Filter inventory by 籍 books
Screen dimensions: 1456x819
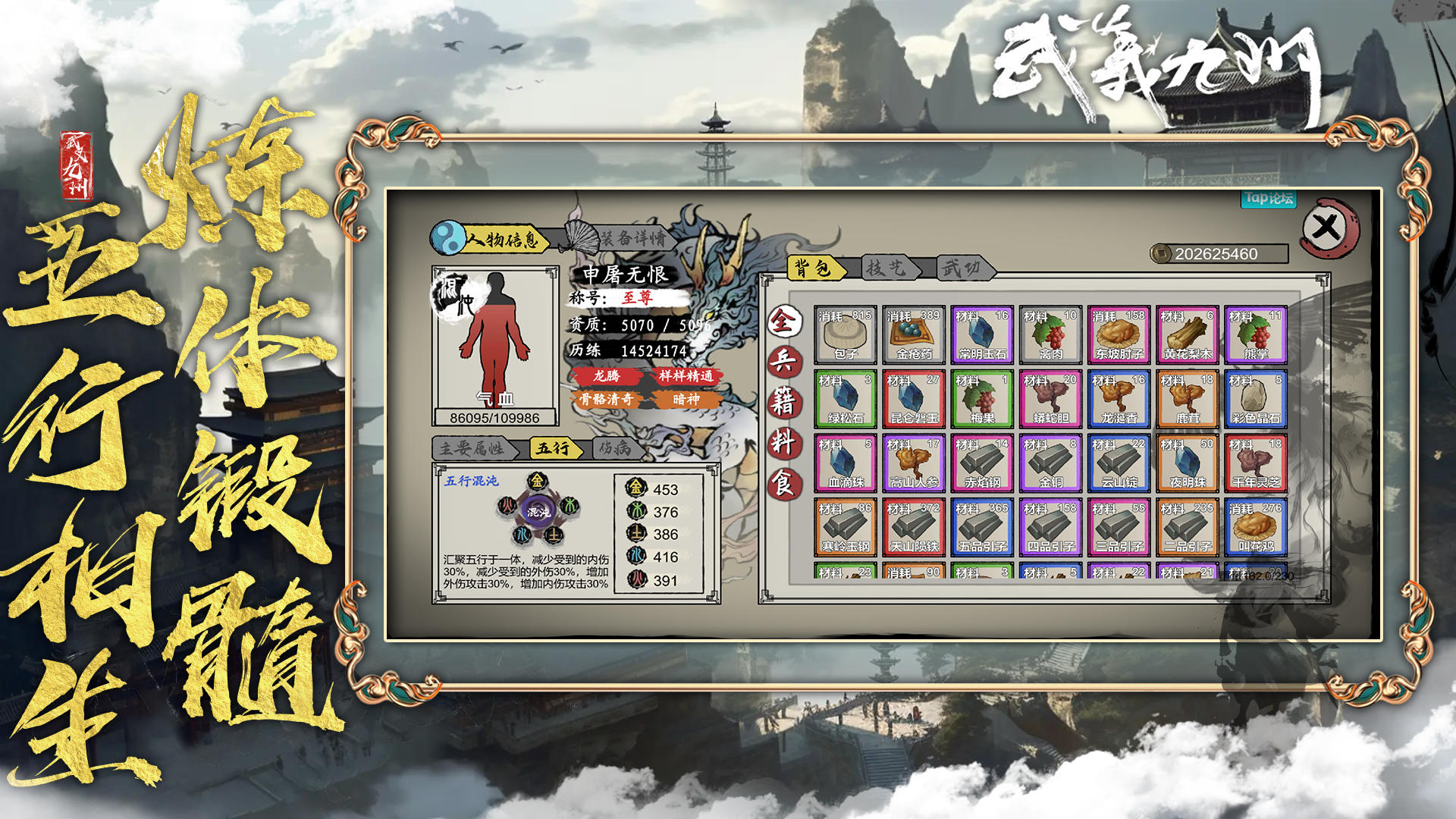point(783,402)
